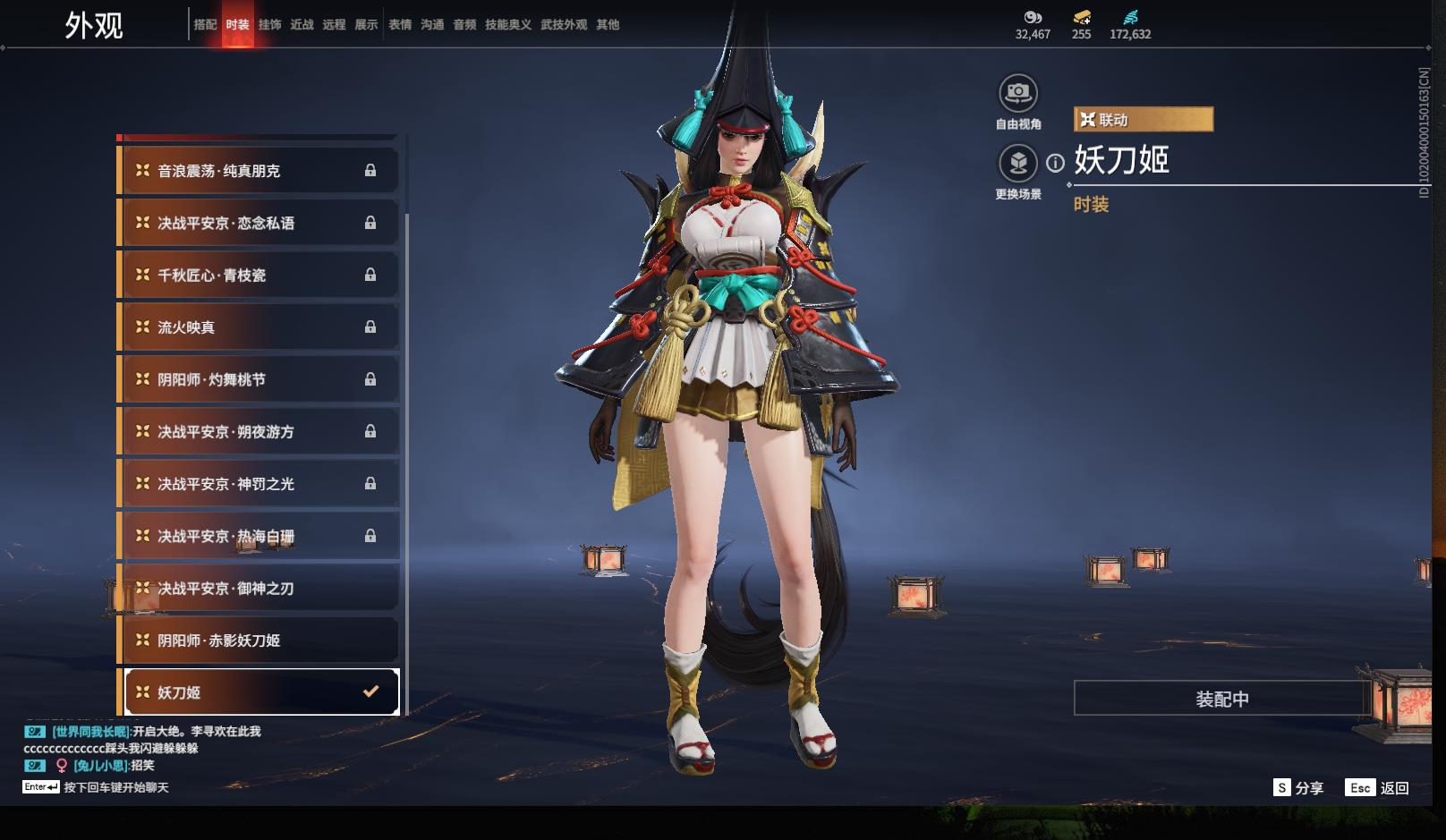Viewport: 1446px width, 840px height.
Task: Select the 近战 melee tab
Action: coord(302,25)
